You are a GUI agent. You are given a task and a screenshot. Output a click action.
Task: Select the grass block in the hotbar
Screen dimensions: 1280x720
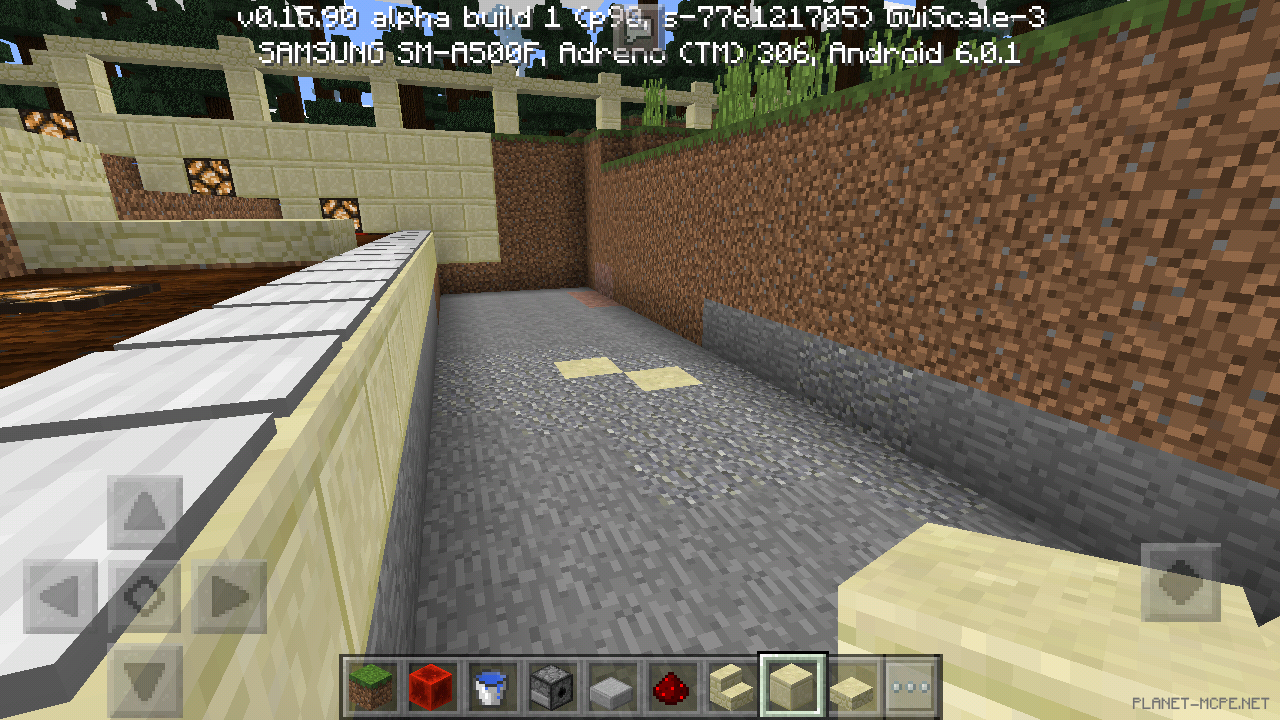click(x=370, y=685)
